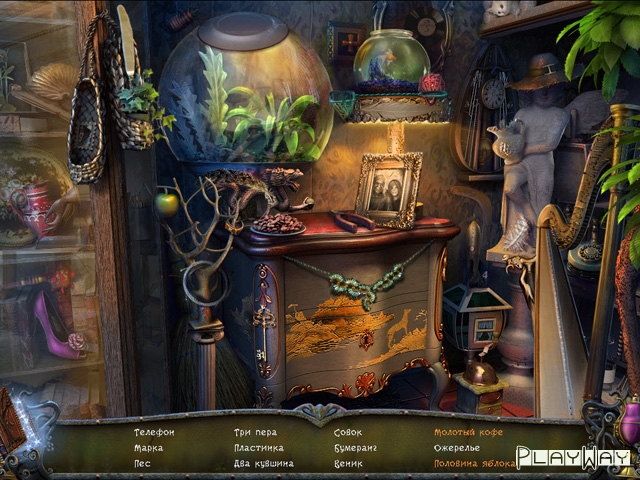Click the 'Марка' list entry
The image size is (640, 480).
tap(148, 448)
